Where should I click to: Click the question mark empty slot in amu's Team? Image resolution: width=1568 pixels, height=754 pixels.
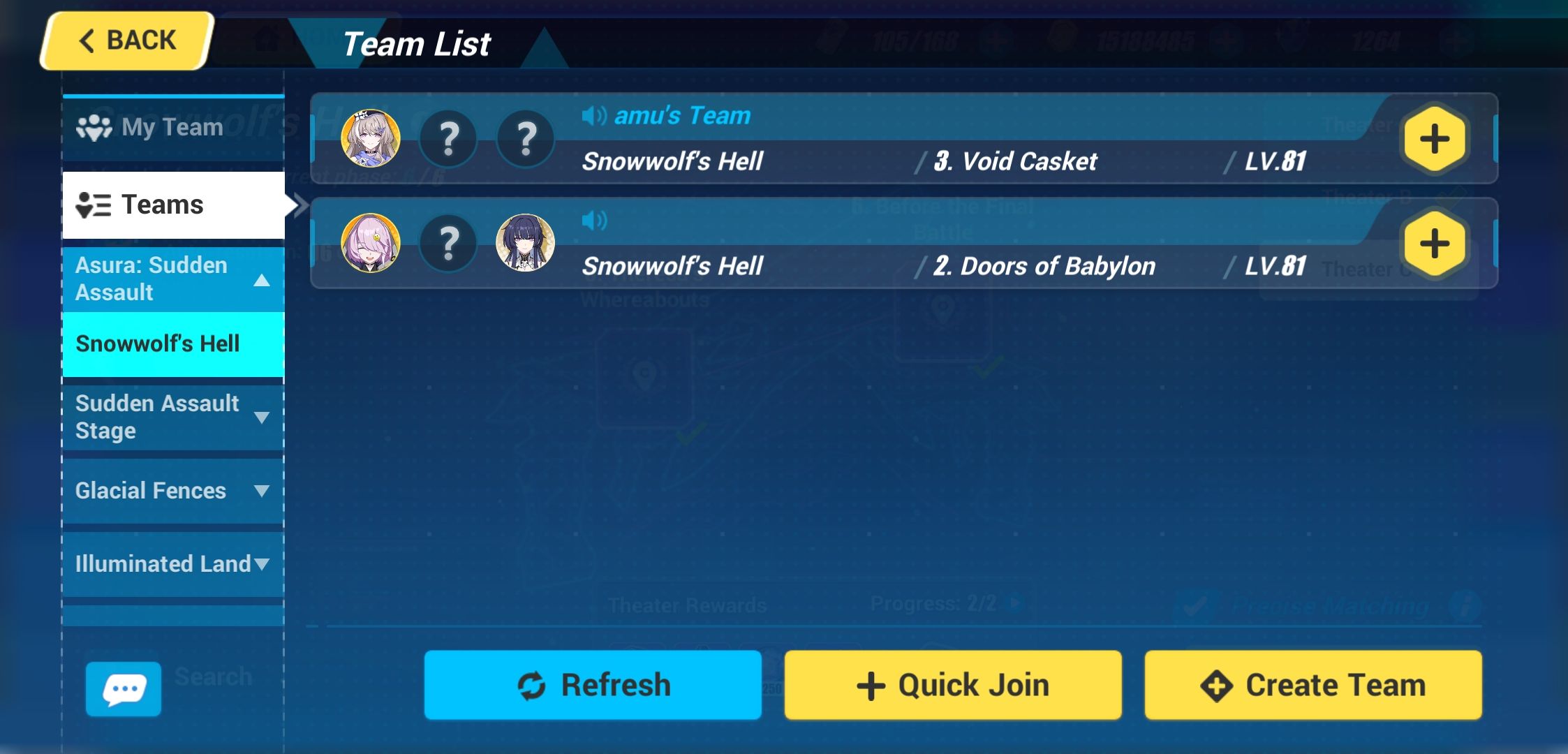449,139
